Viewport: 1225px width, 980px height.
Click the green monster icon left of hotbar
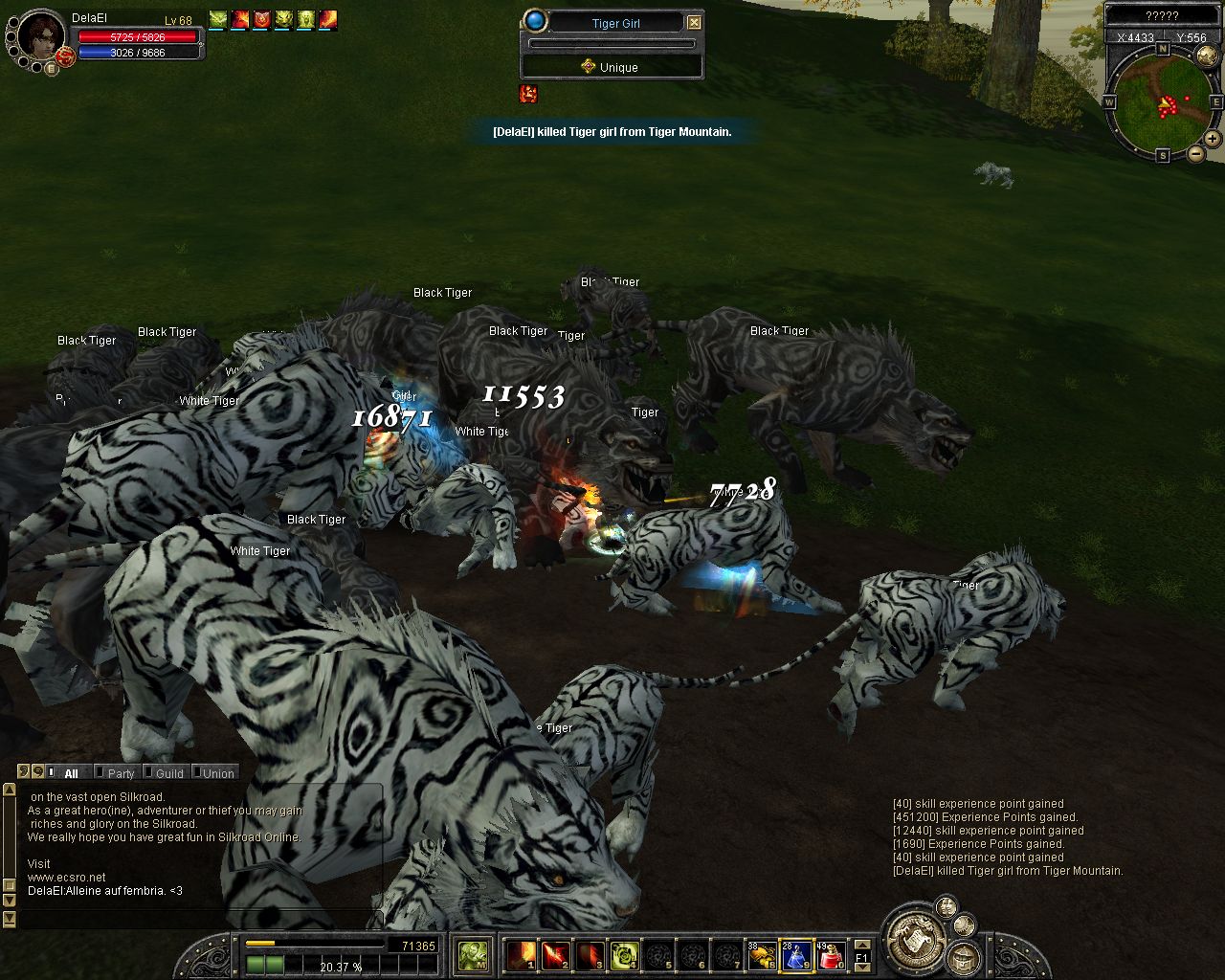point(472,954)
